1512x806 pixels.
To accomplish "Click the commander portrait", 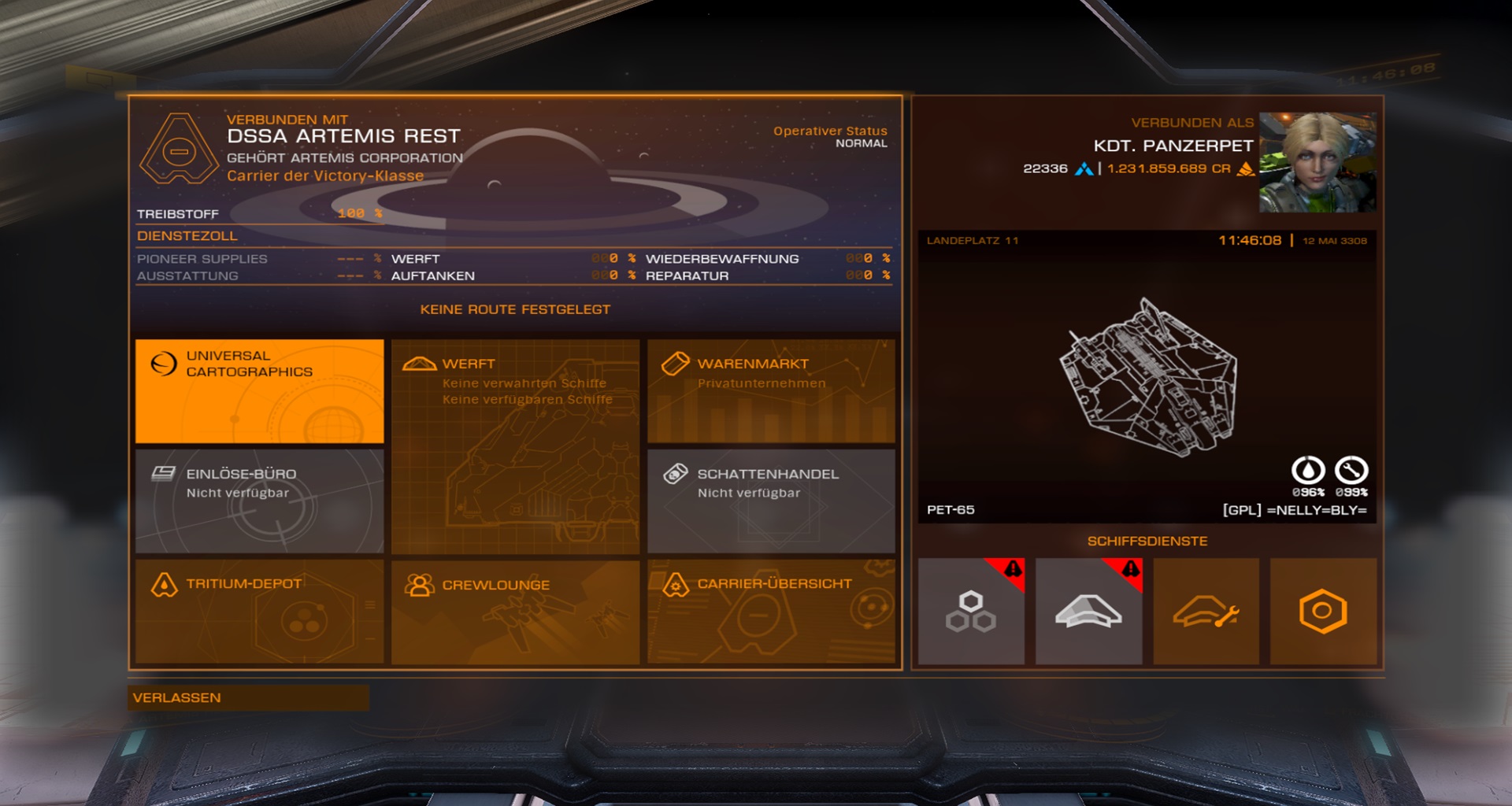I will click(x=1317, y=162).
